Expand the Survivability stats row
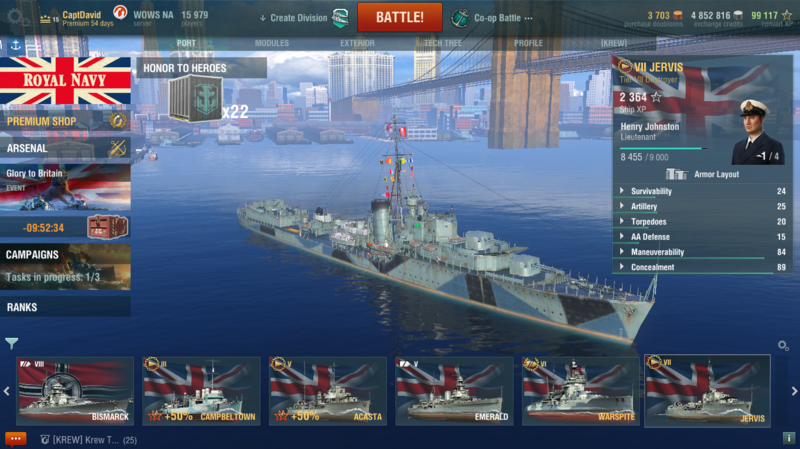800x449 pixels. (702, 191)
